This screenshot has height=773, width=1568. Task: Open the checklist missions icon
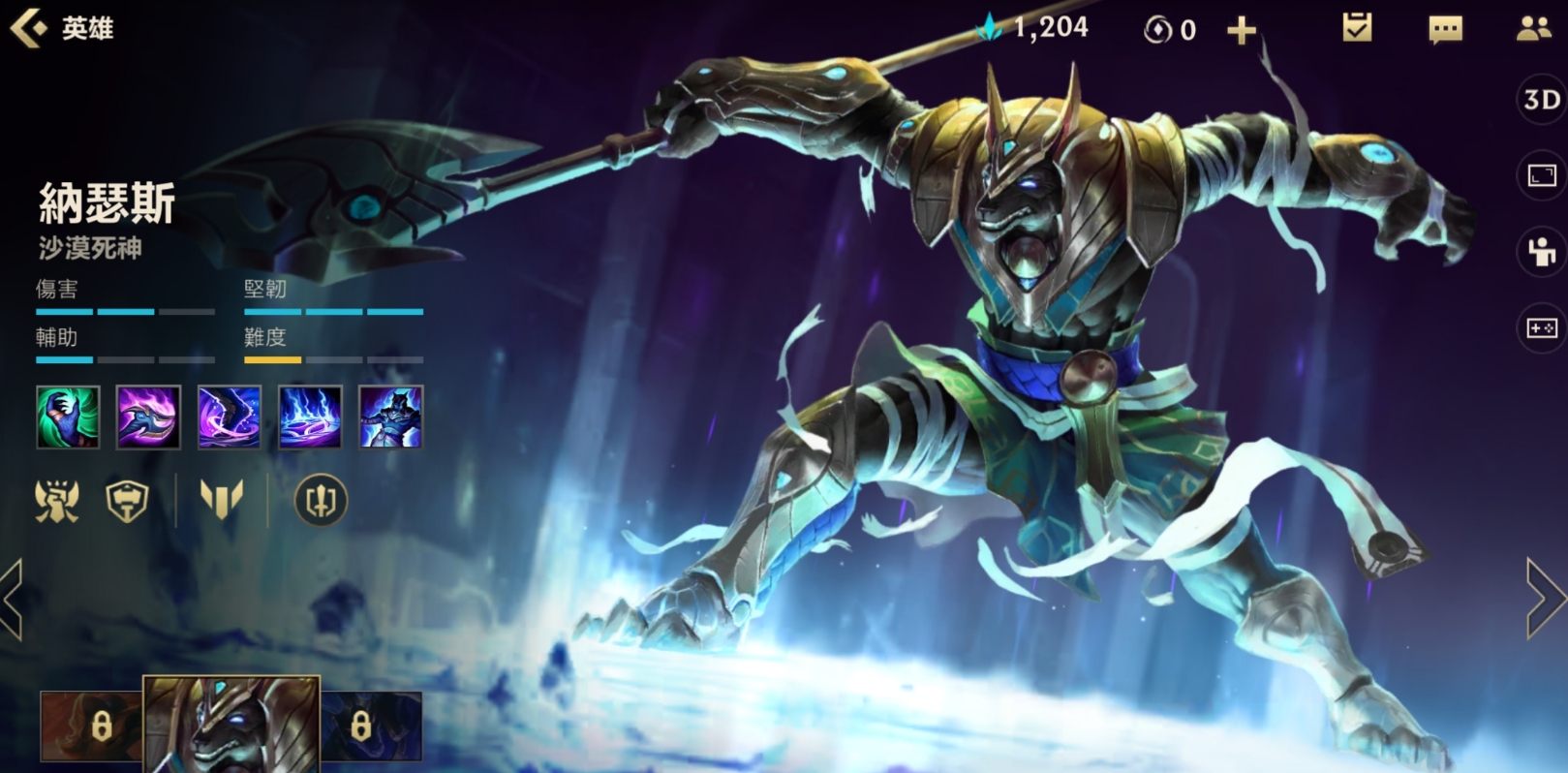click(x=1357, y=28)
